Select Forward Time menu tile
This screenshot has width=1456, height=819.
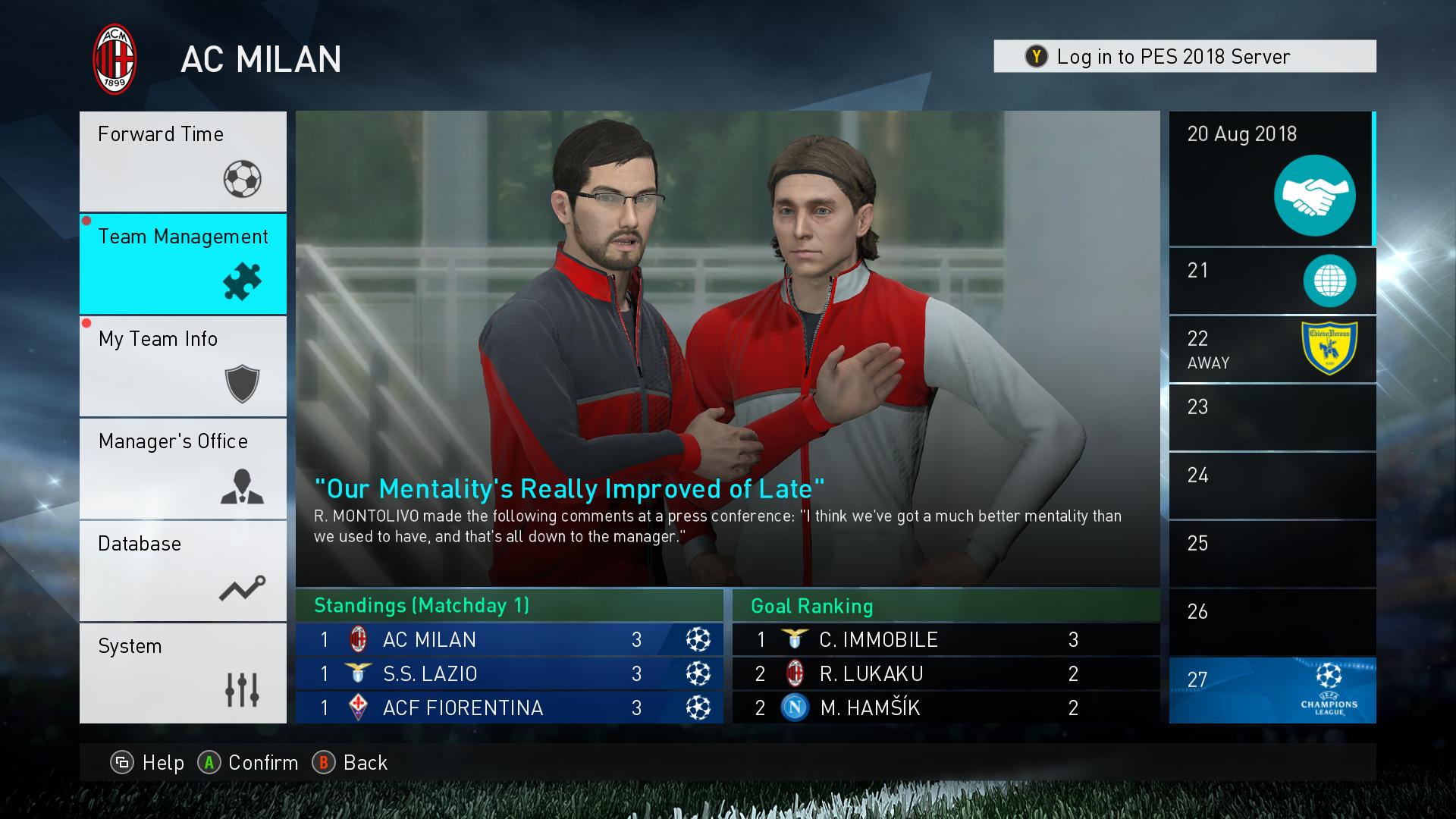pos(183,162)
